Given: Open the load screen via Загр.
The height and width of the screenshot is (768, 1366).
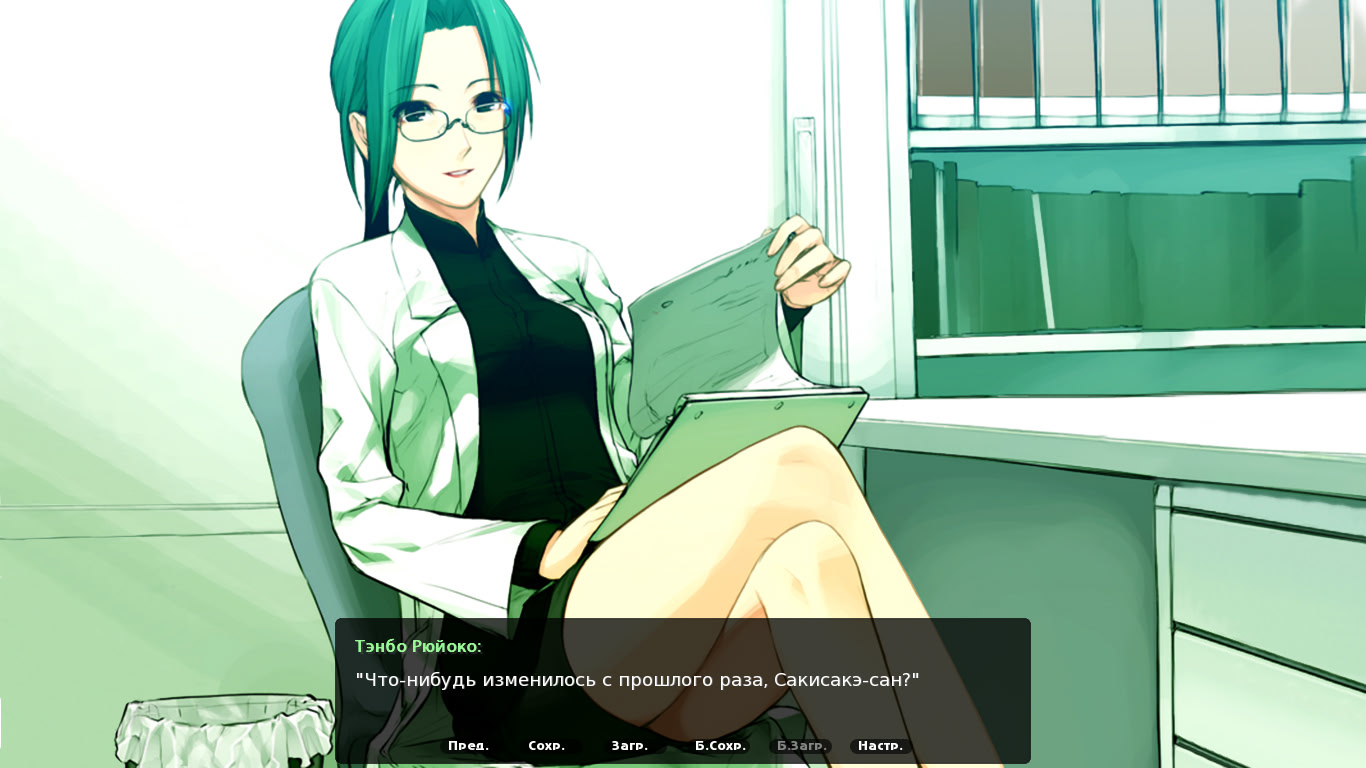Looking at the screenshot, I should 630,745.
